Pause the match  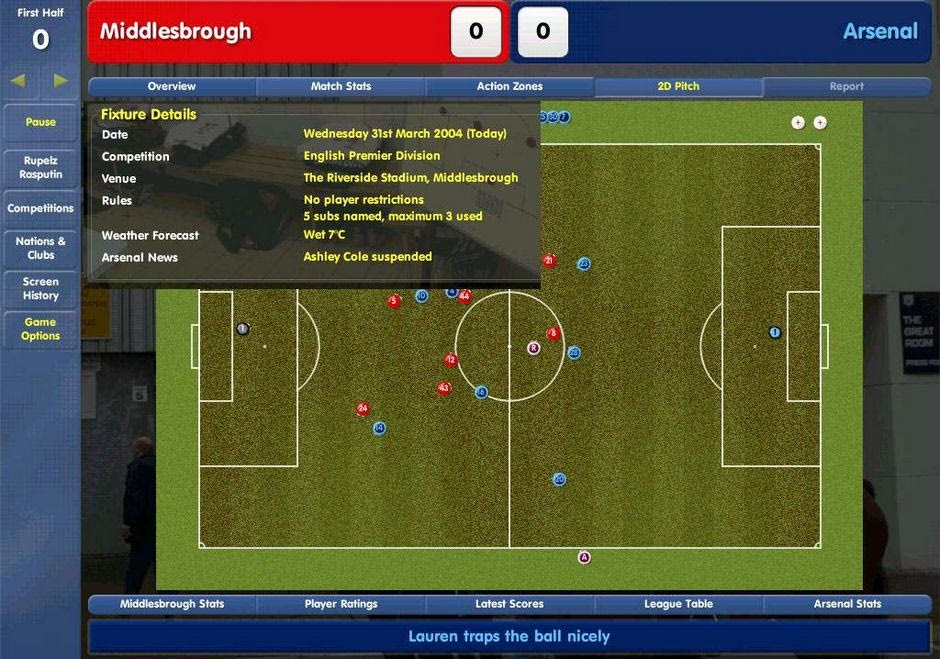pos(41,122)
